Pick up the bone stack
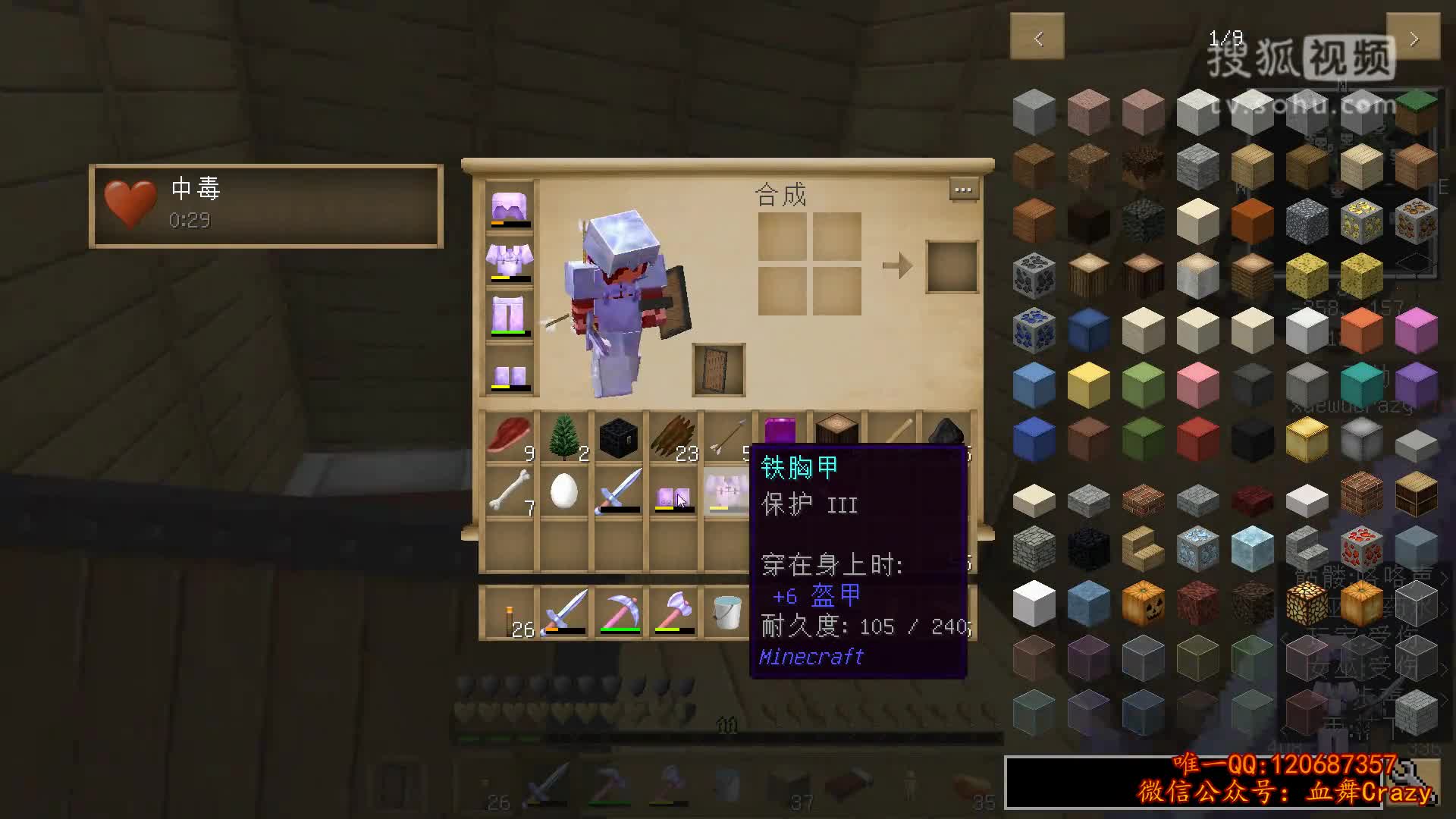 (510, 493)
